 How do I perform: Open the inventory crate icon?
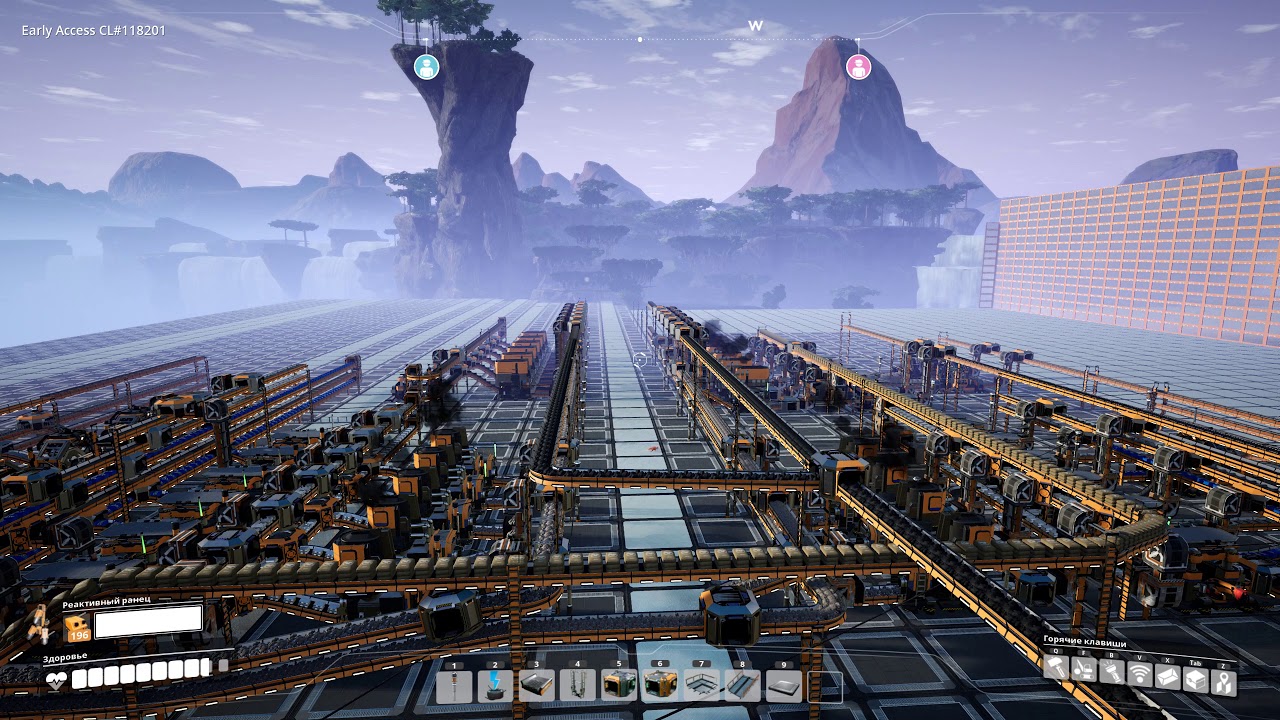(x=1195, y=679)
